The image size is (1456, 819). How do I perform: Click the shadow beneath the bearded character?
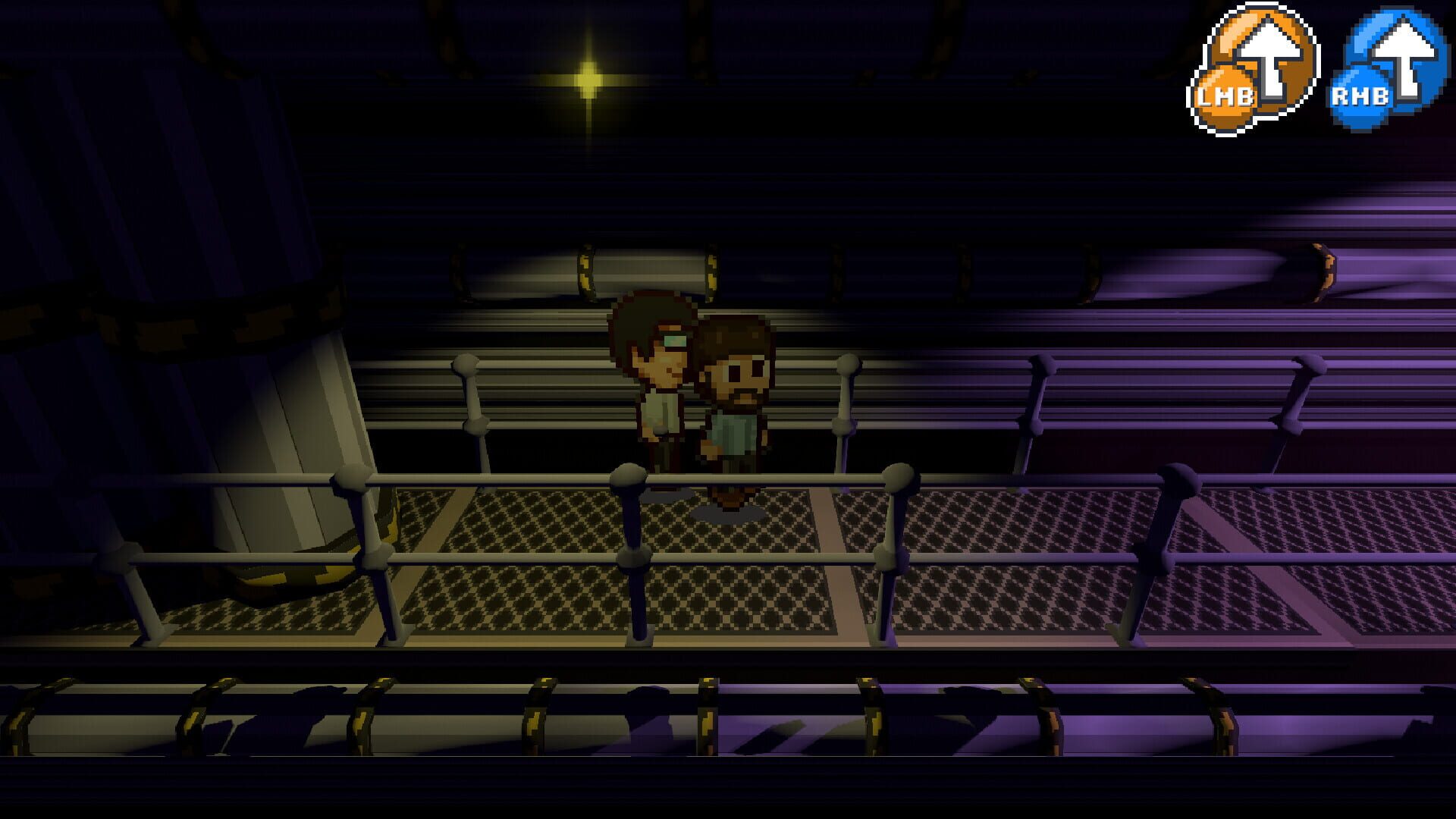(x=728, y=516)
